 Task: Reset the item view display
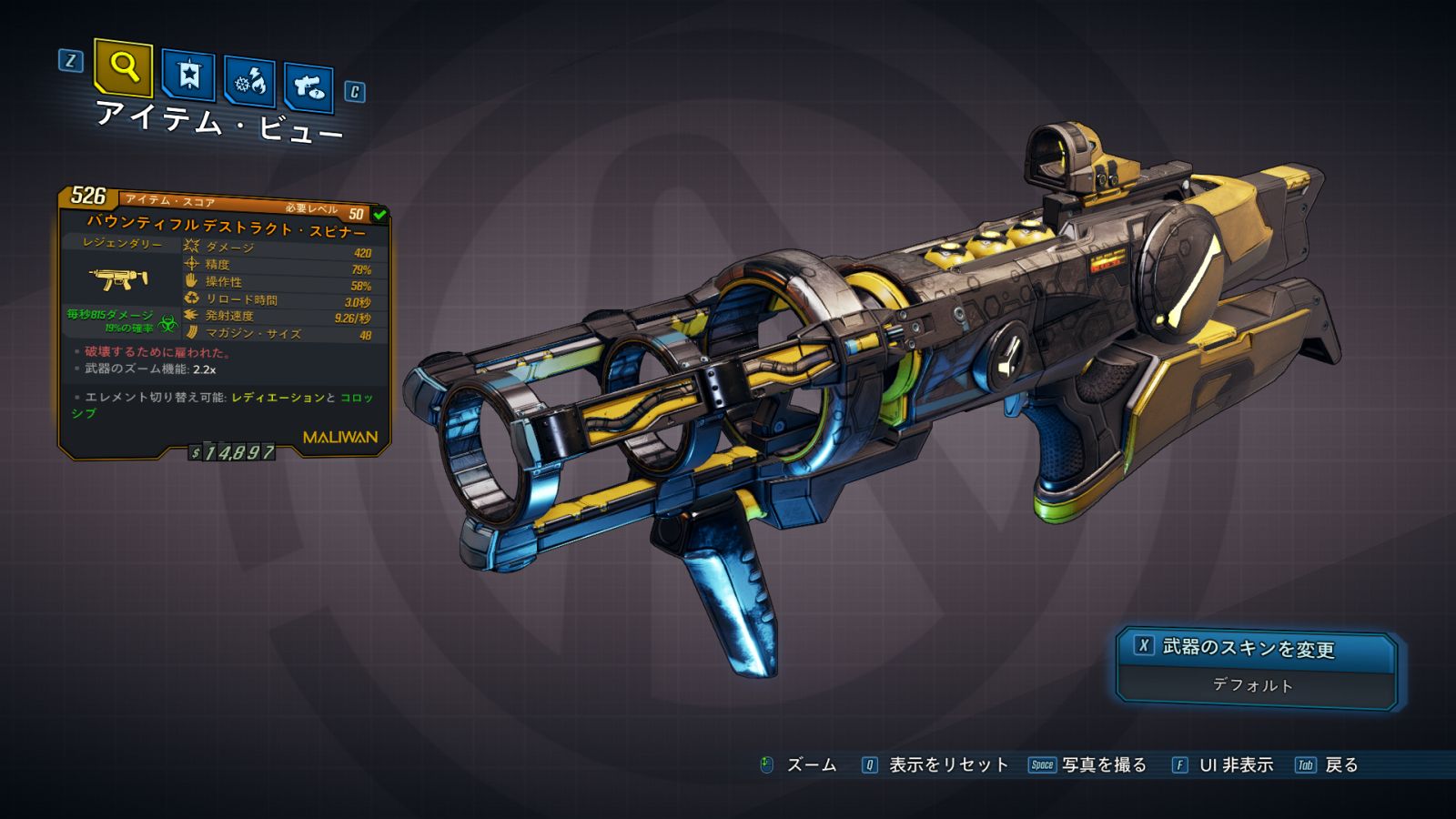click(x=935, y=765)
